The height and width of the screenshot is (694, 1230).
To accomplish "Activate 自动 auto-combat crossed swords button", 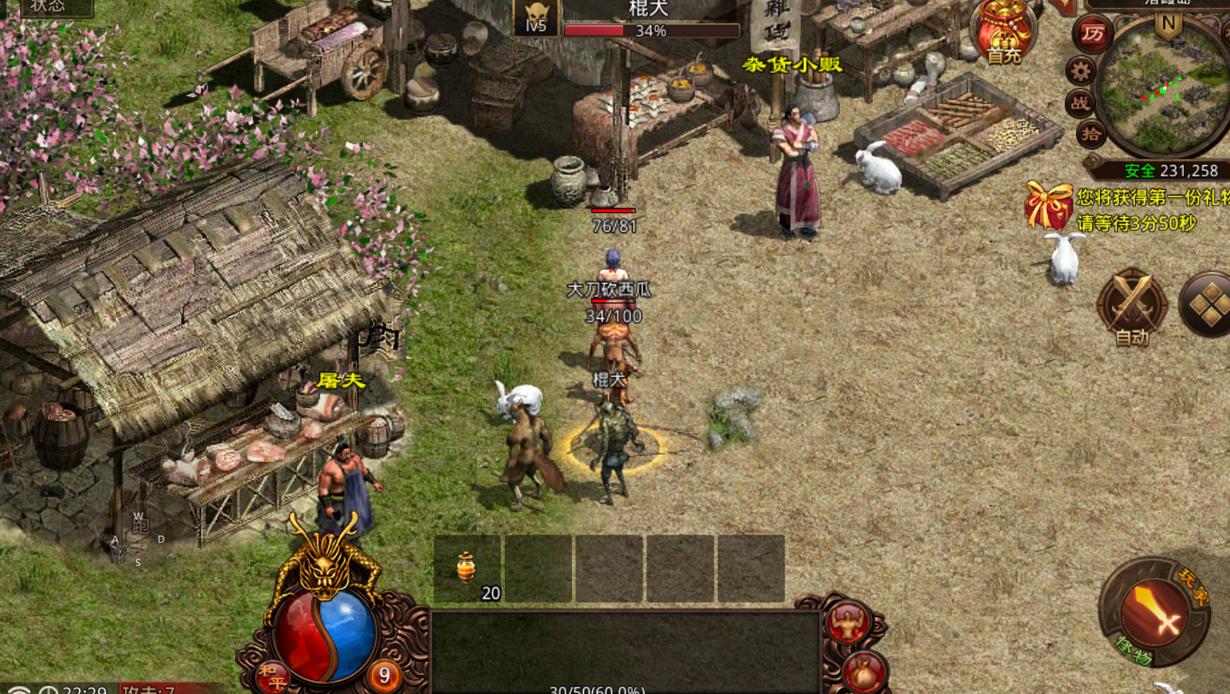I will pos(1132,303).
